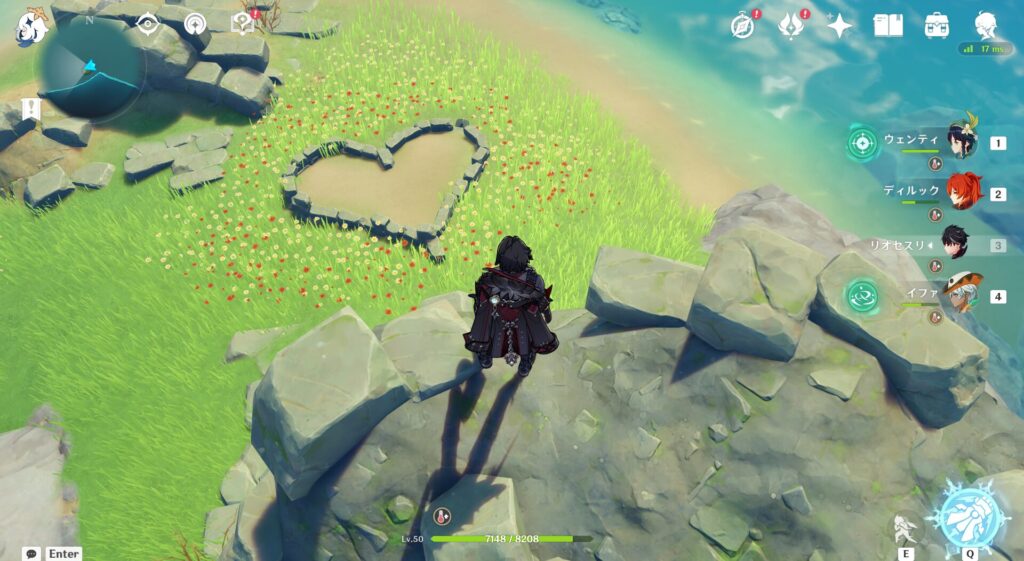Switch to party member イファ
Screen dimensions: 1024x561
pyautogui.click(x=960, y=294)
